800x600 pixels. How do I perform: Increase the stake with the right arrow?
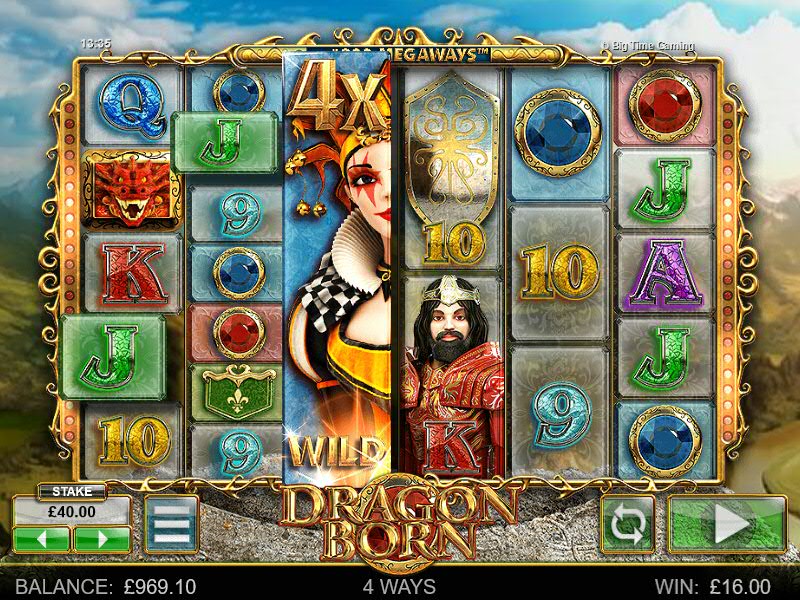pos(101,539)
